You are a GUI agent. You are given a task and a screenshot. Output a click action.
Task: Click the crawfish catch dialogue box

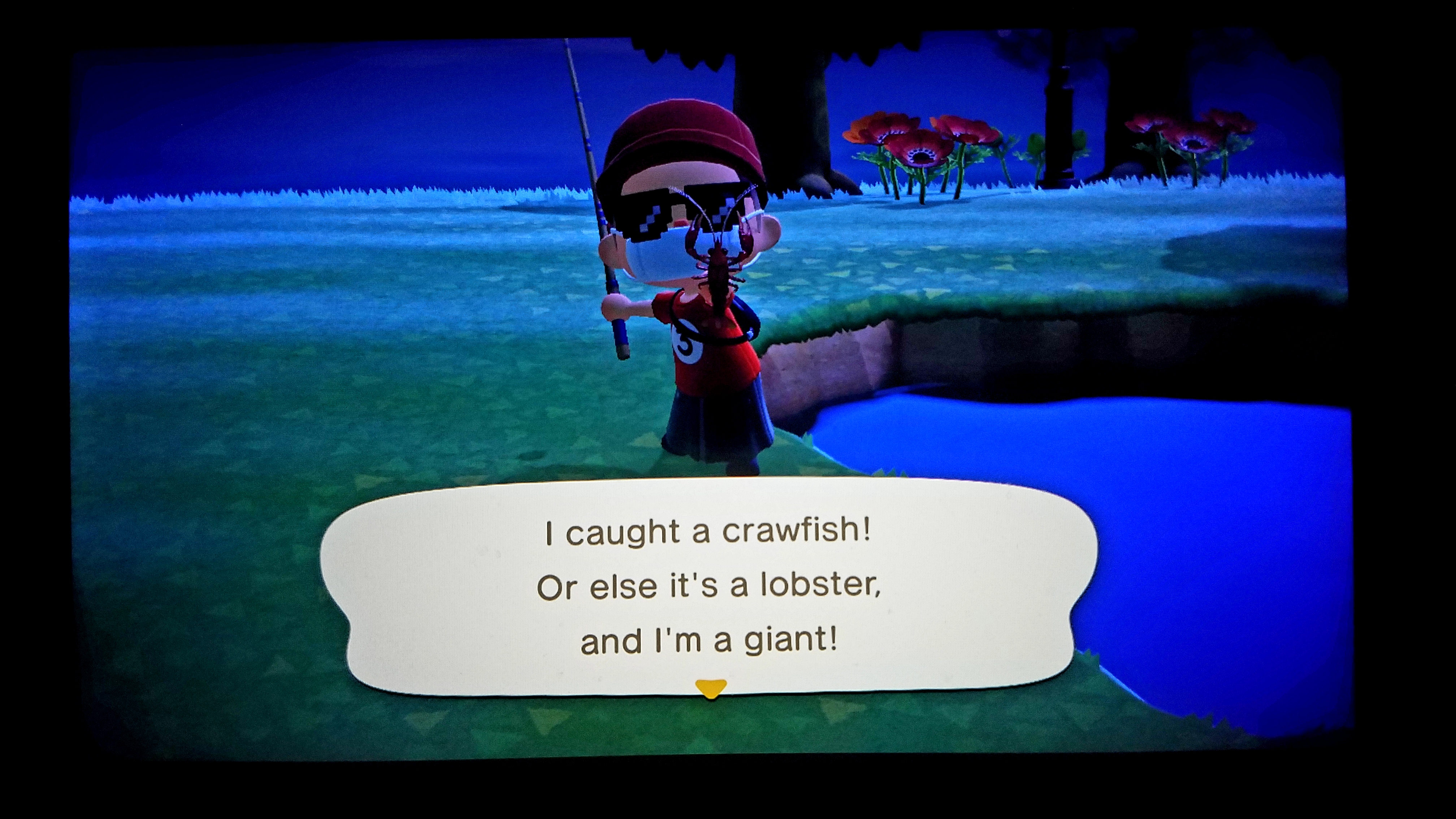pyautogui.click(x=709, y=587)
